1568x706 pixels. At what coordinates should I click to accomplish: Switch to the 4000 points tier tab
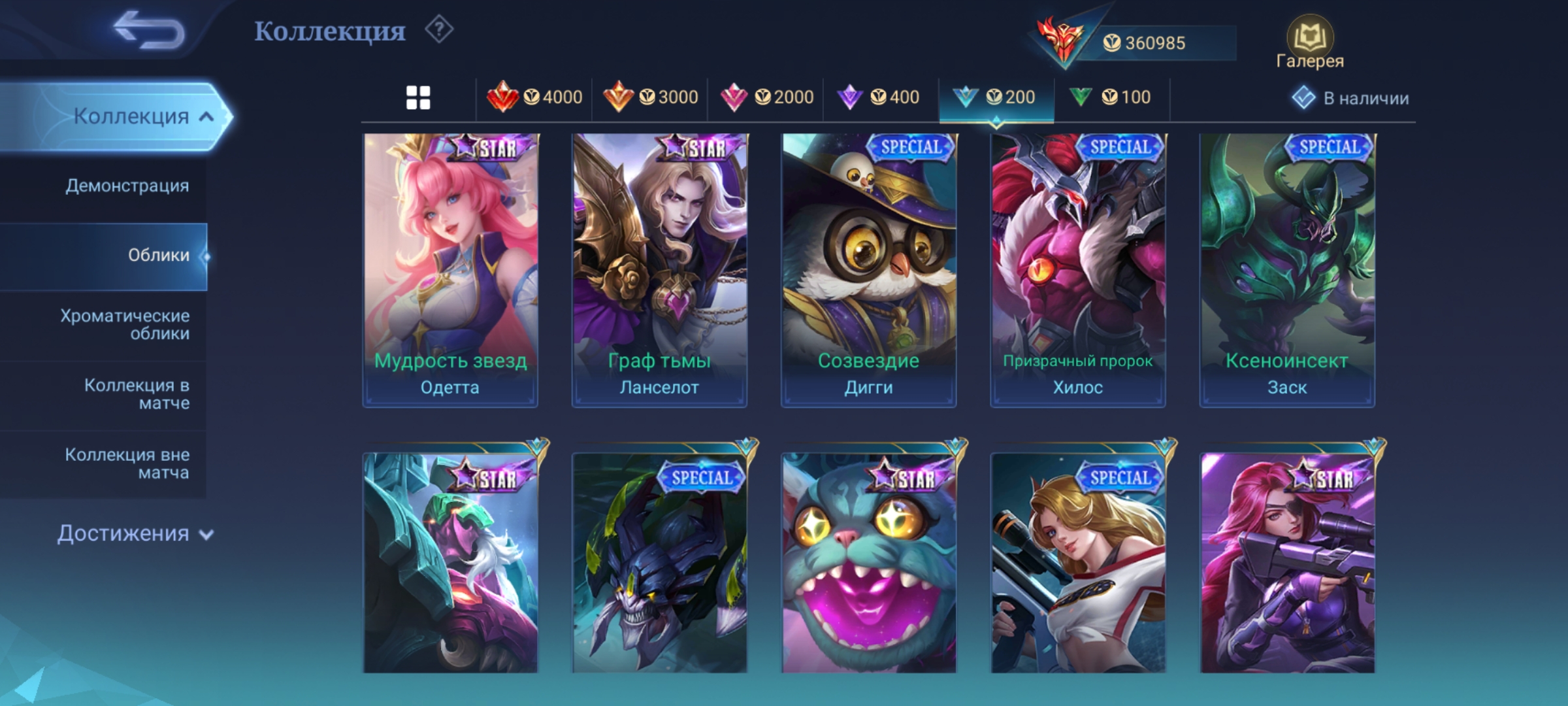(534, 98)
